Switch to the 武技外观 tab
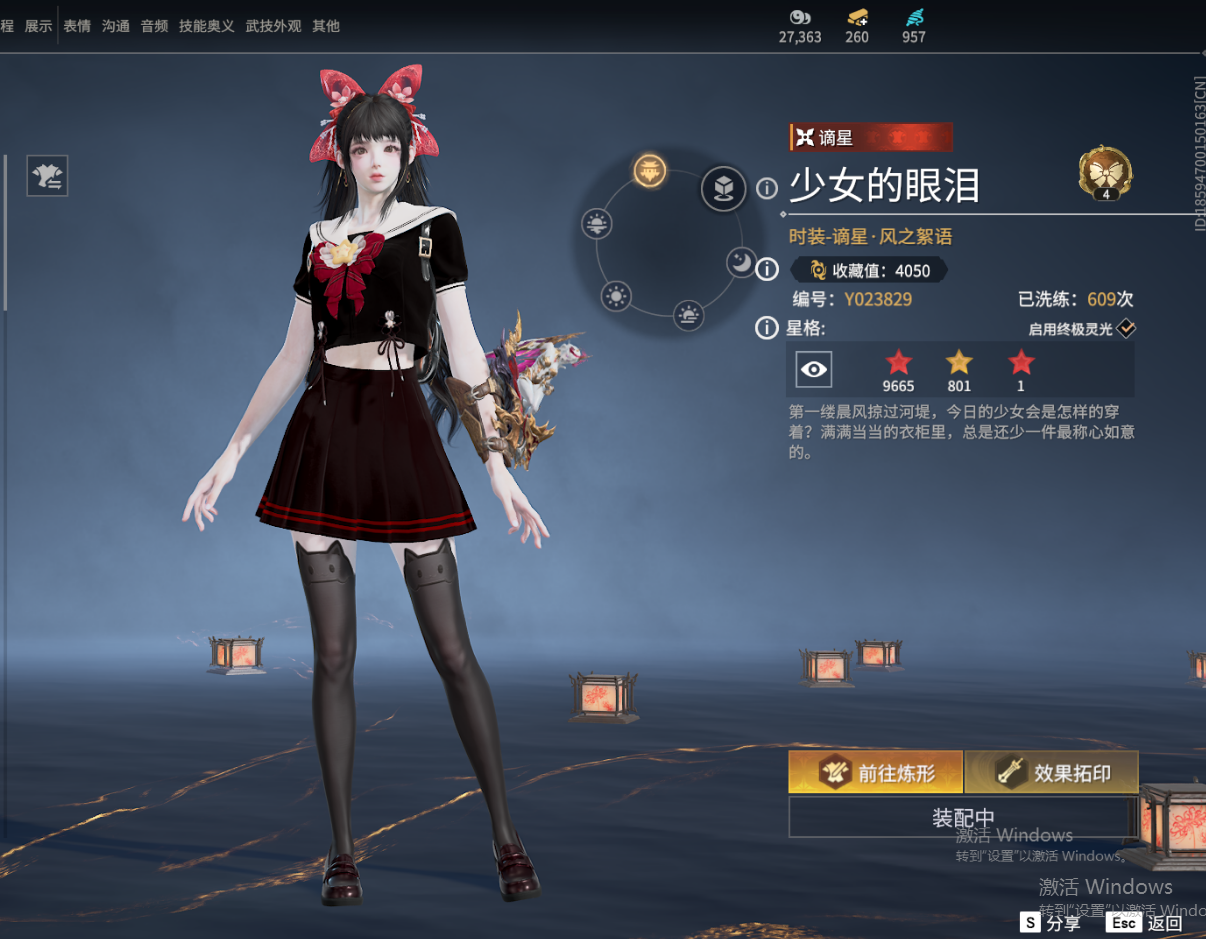Viewport: 1206px width, 939px height. pyautogui.click(x=273, y=26)
